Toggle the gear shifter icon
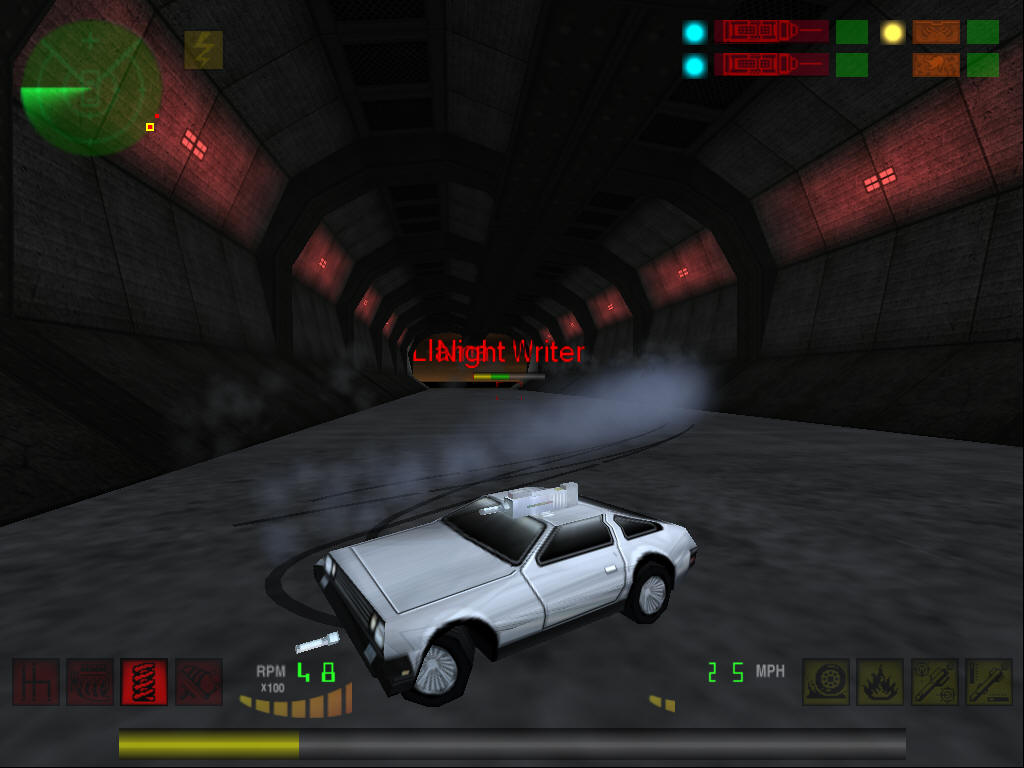The width and height of the screenshot is (1024, 768). pos(36,682)
